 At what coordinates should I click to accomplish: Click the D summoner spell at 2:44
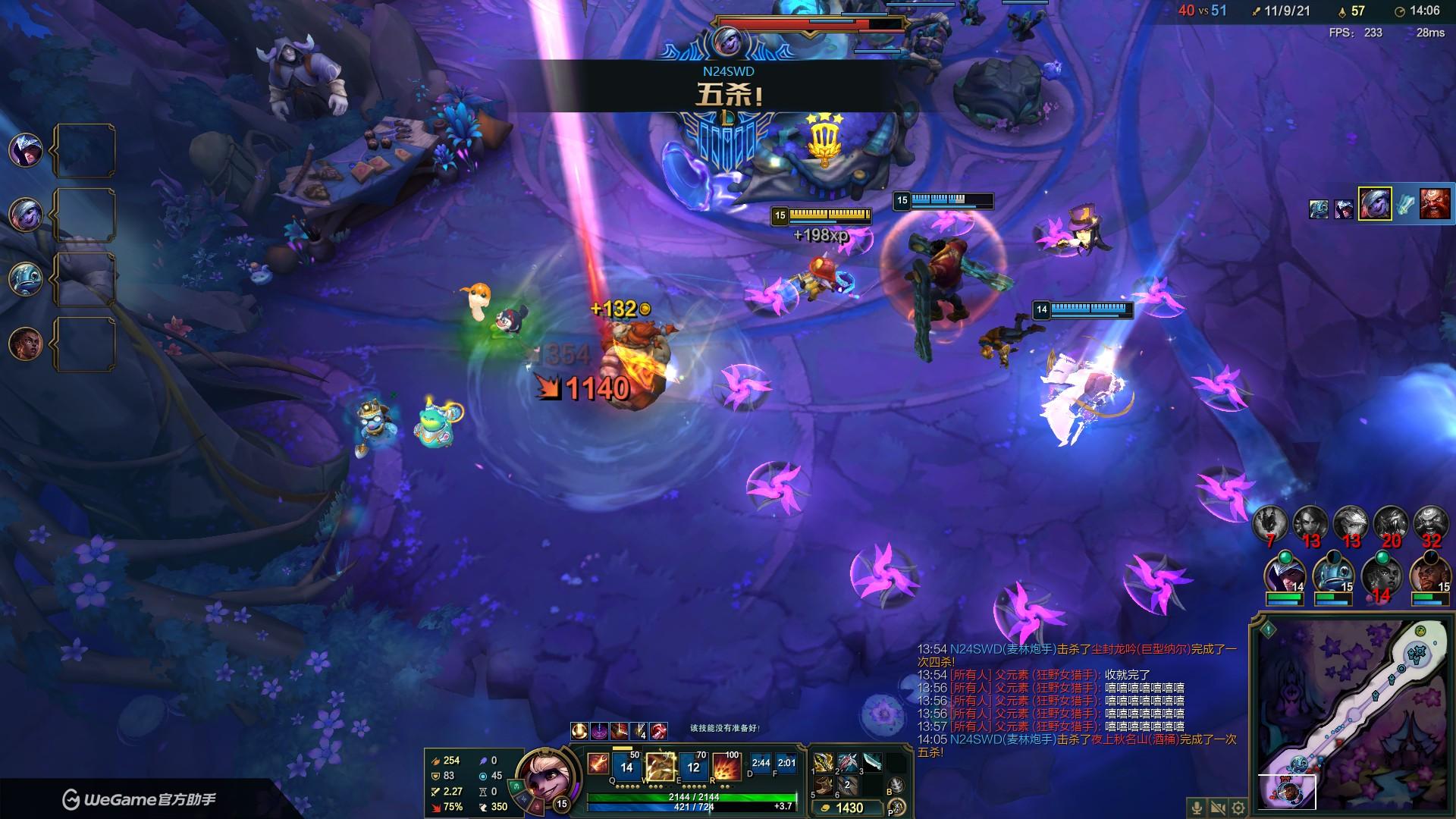(x=761, y=764)
